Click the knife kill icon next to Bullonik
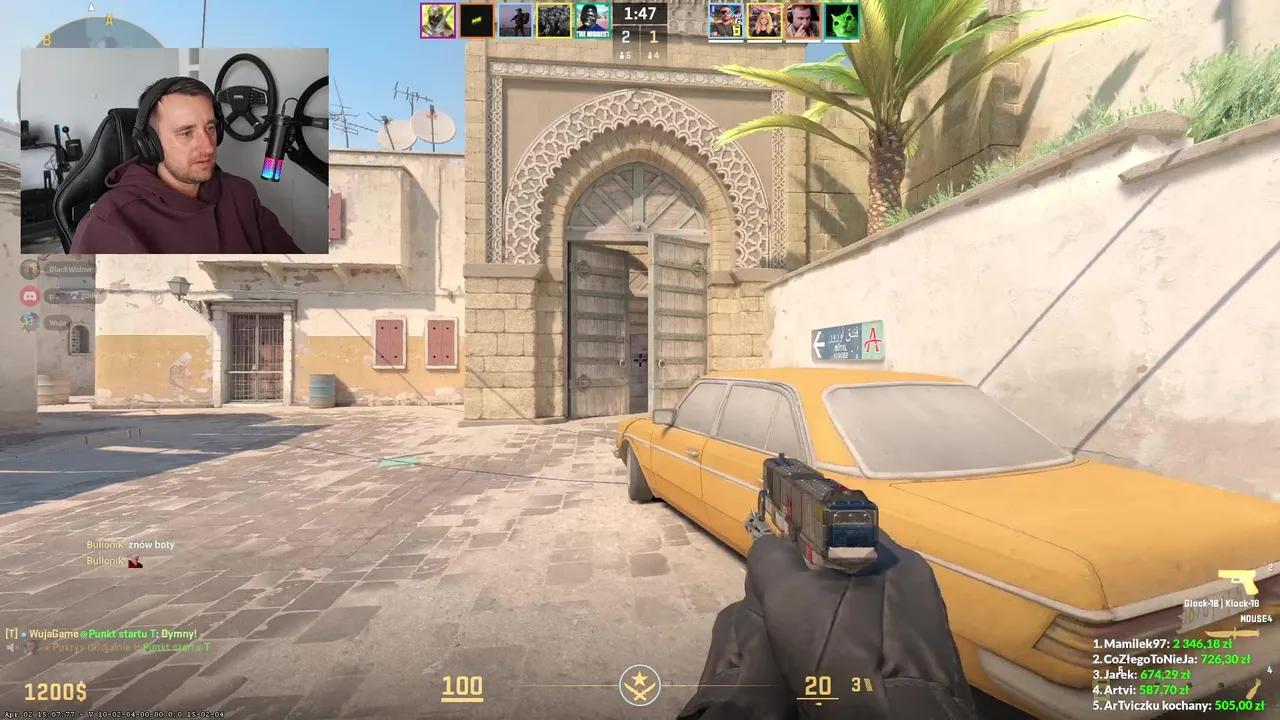The height and width of the screenshot is (720, 1280). pos(133,560)
